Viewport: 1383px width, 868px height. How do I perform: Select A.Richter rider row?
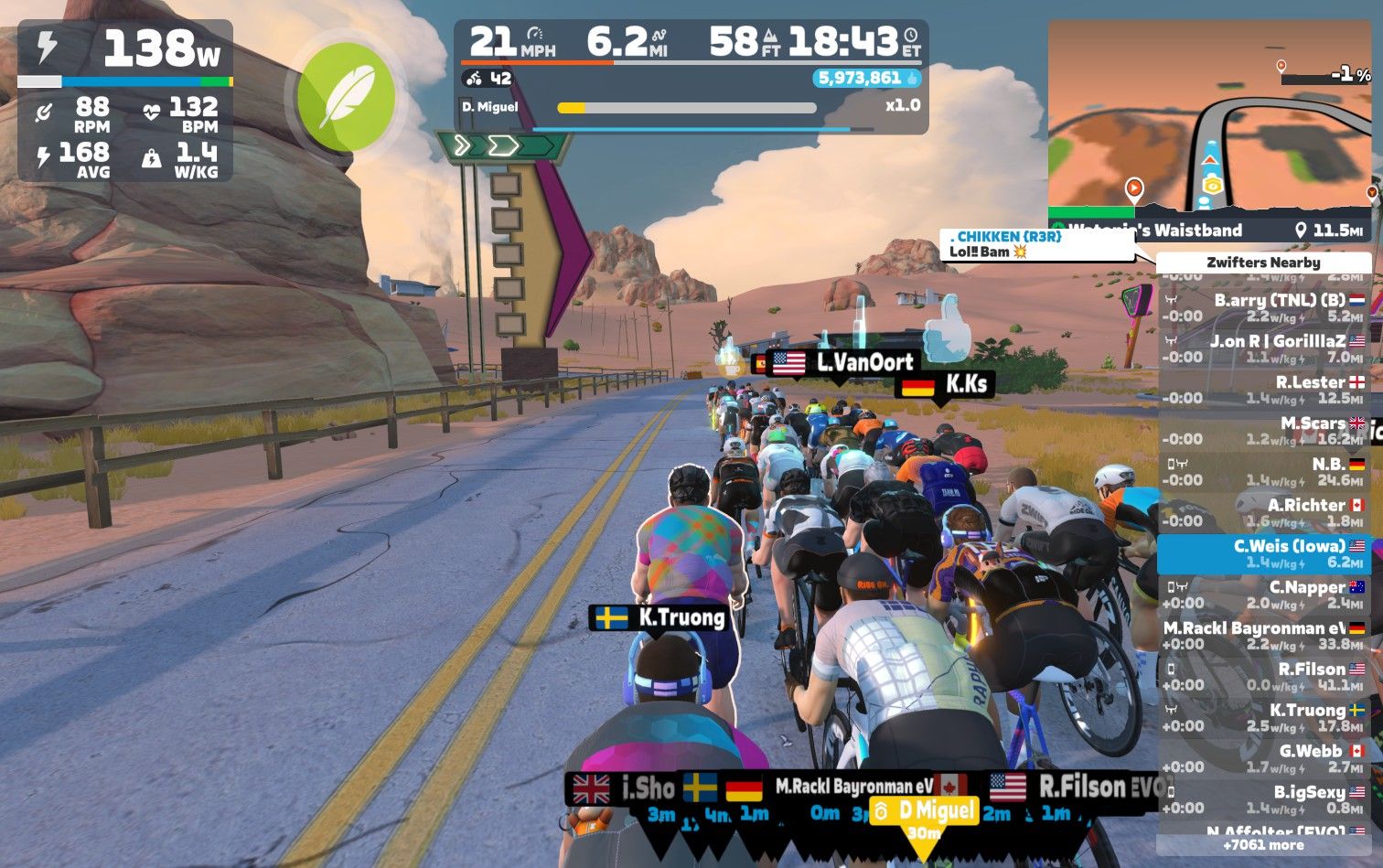[1263, 512]
